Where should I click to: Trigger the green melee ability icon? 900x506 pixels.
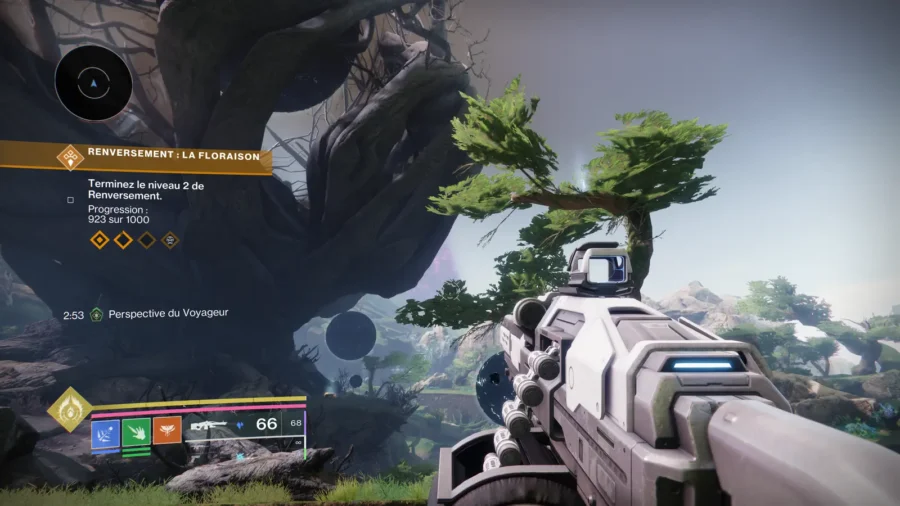[136, 432]
